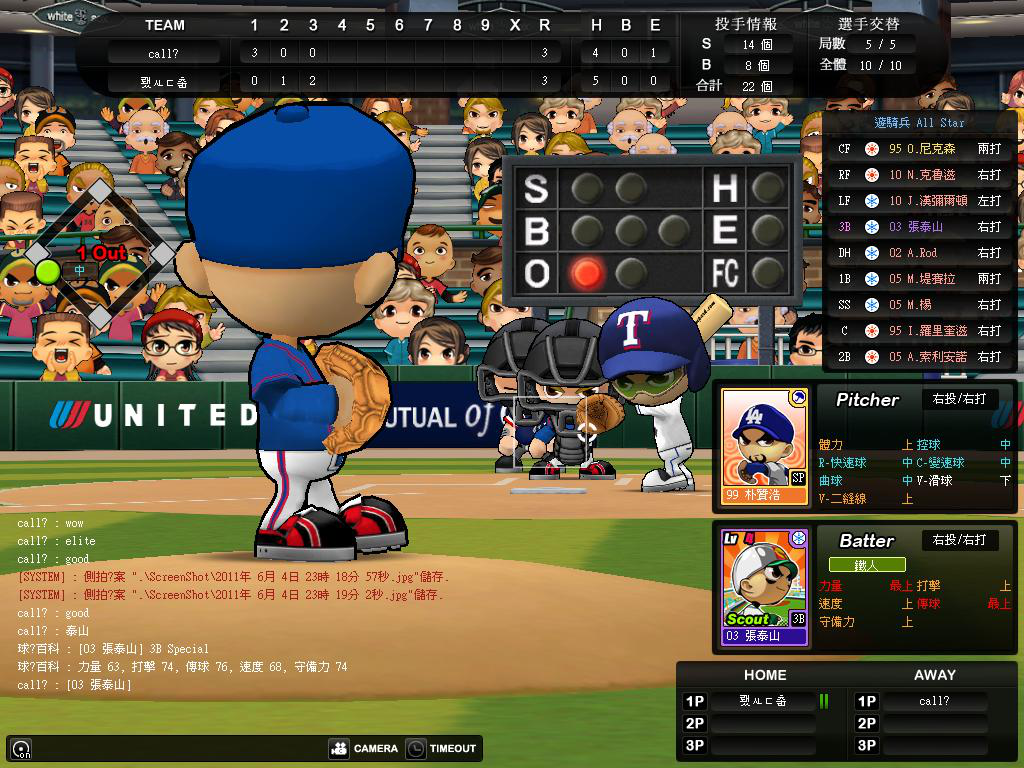The image size is (1024, 768).
Task: Choose SS M.楊 in the lineup
Action: coord(920,305)
